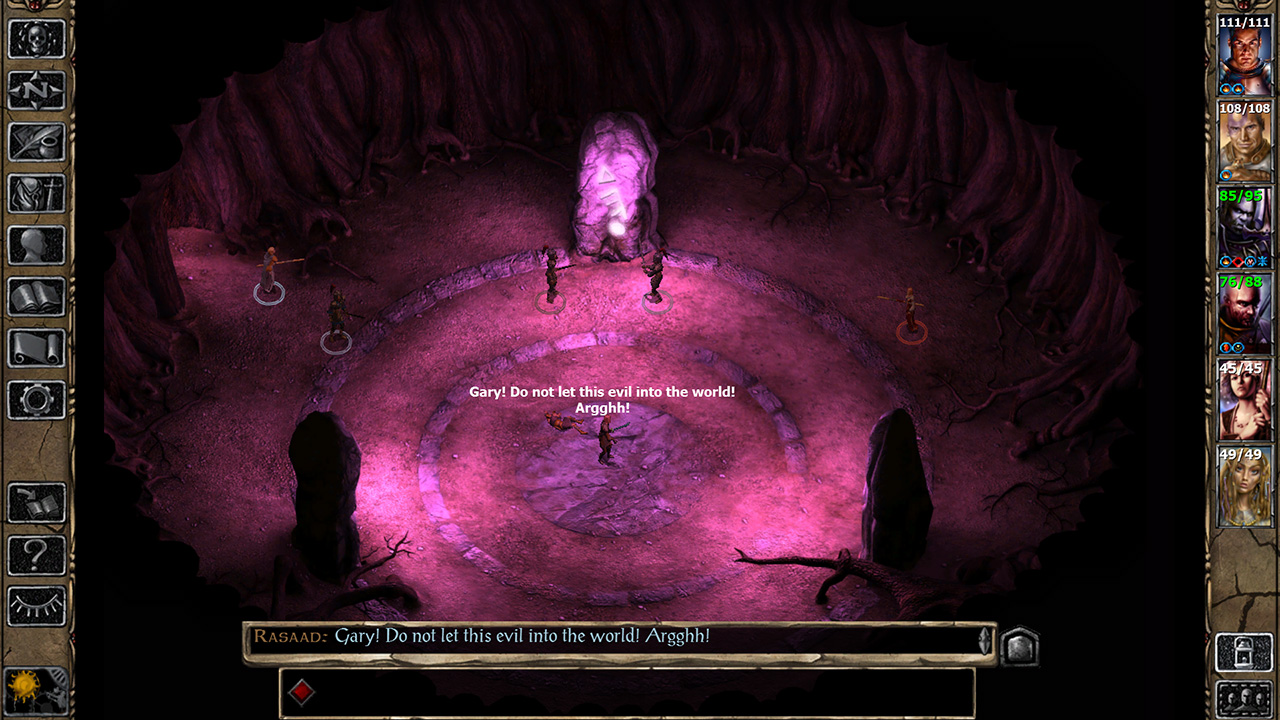
Task: Open game options with the gear icon
Action: (37, 398)
